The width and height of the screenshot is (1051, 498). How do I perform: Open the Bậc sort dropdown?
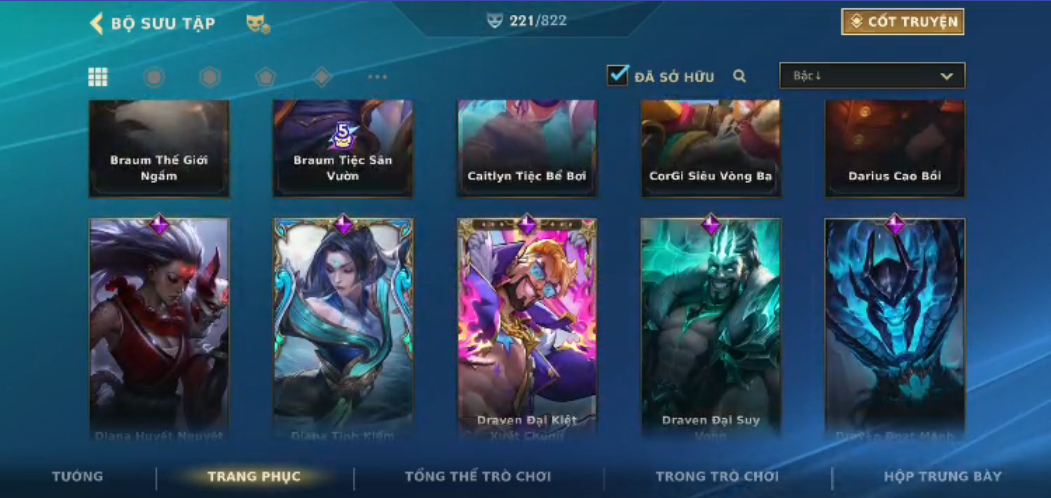(x=872, y=76)
